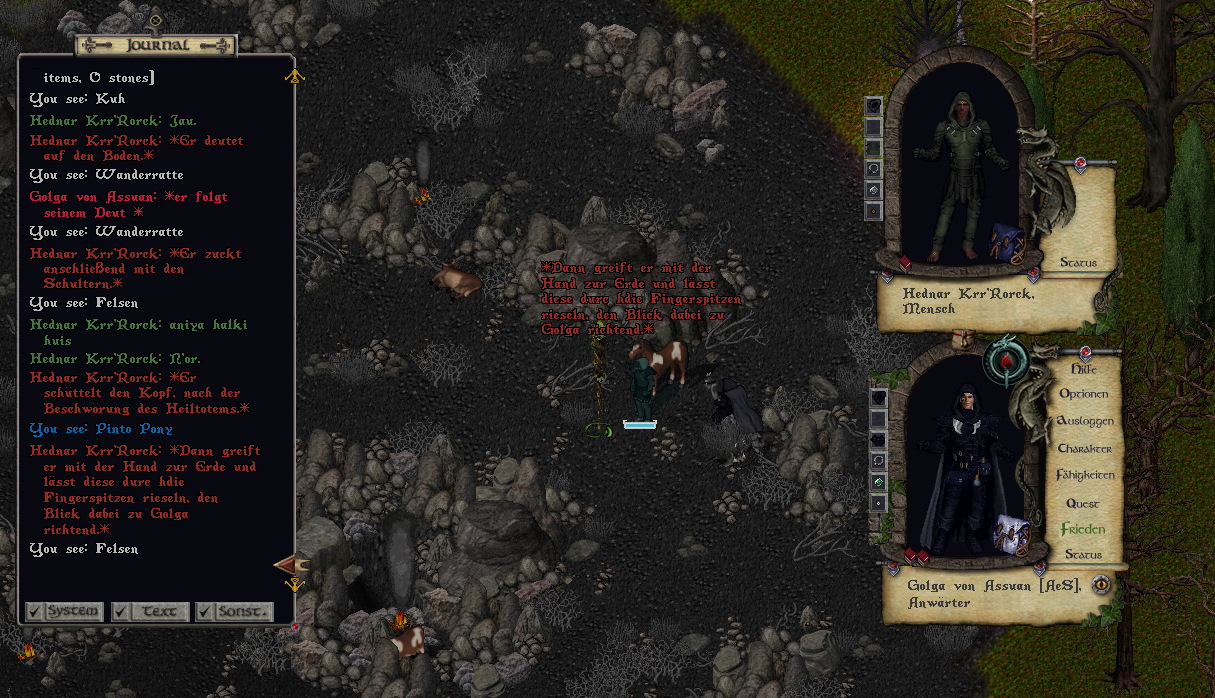Open the Charakter sheet

click(x=1084, y=449)
